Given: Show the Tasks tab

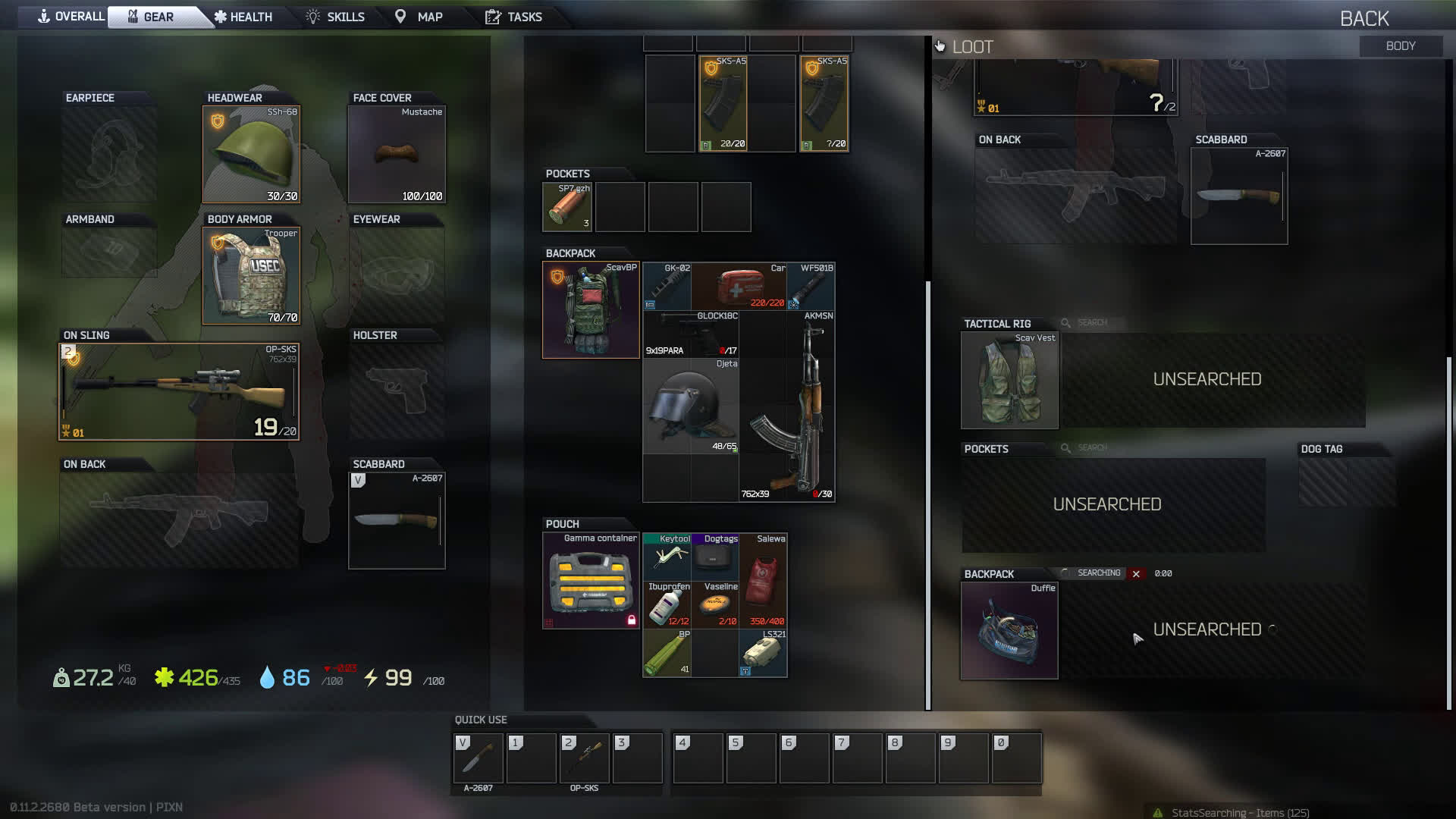Looking at the screenshot, I should 514,17.
